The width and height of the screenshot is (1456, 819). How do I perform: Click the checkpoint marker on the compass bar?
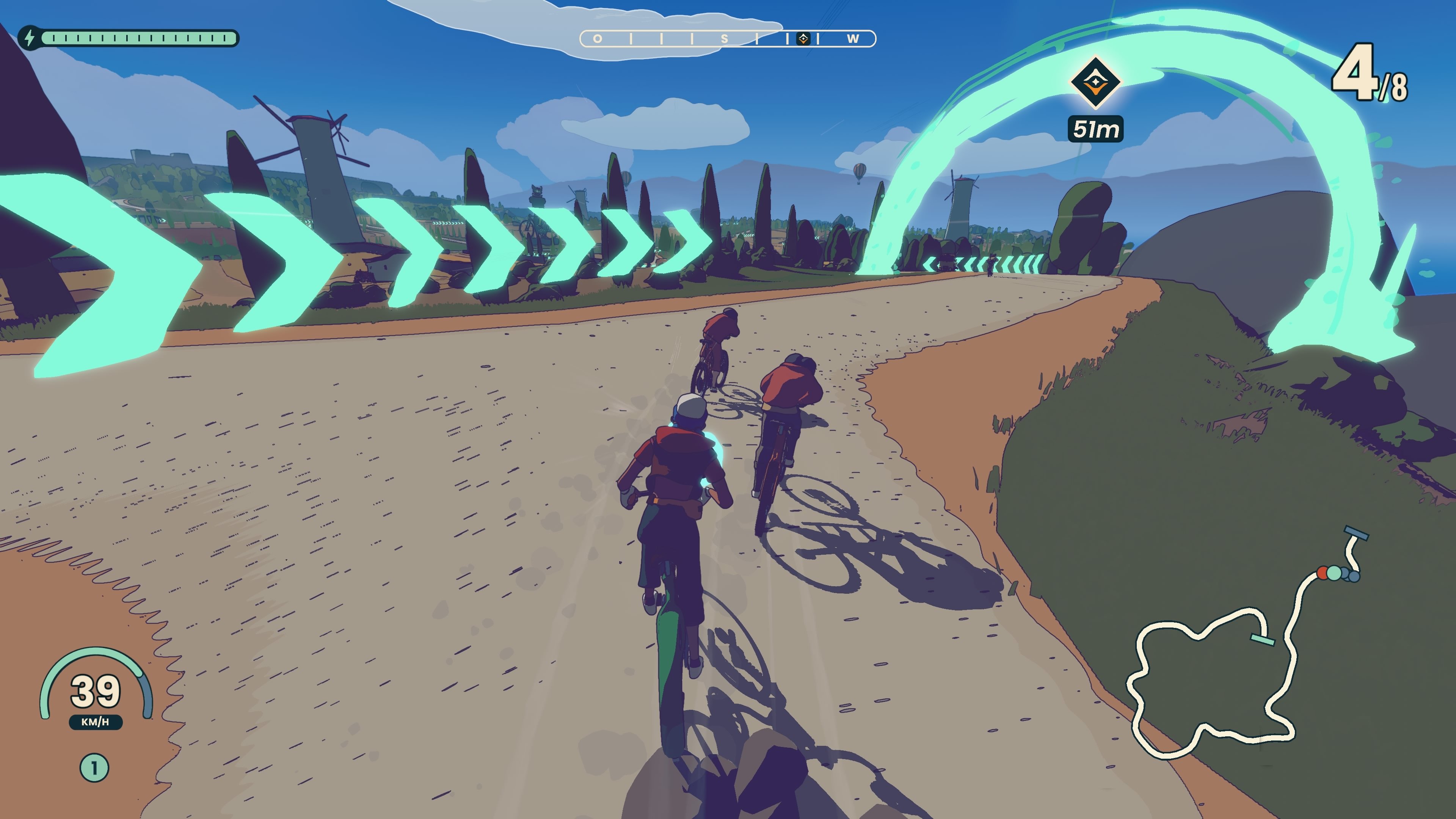coord(803,38)
